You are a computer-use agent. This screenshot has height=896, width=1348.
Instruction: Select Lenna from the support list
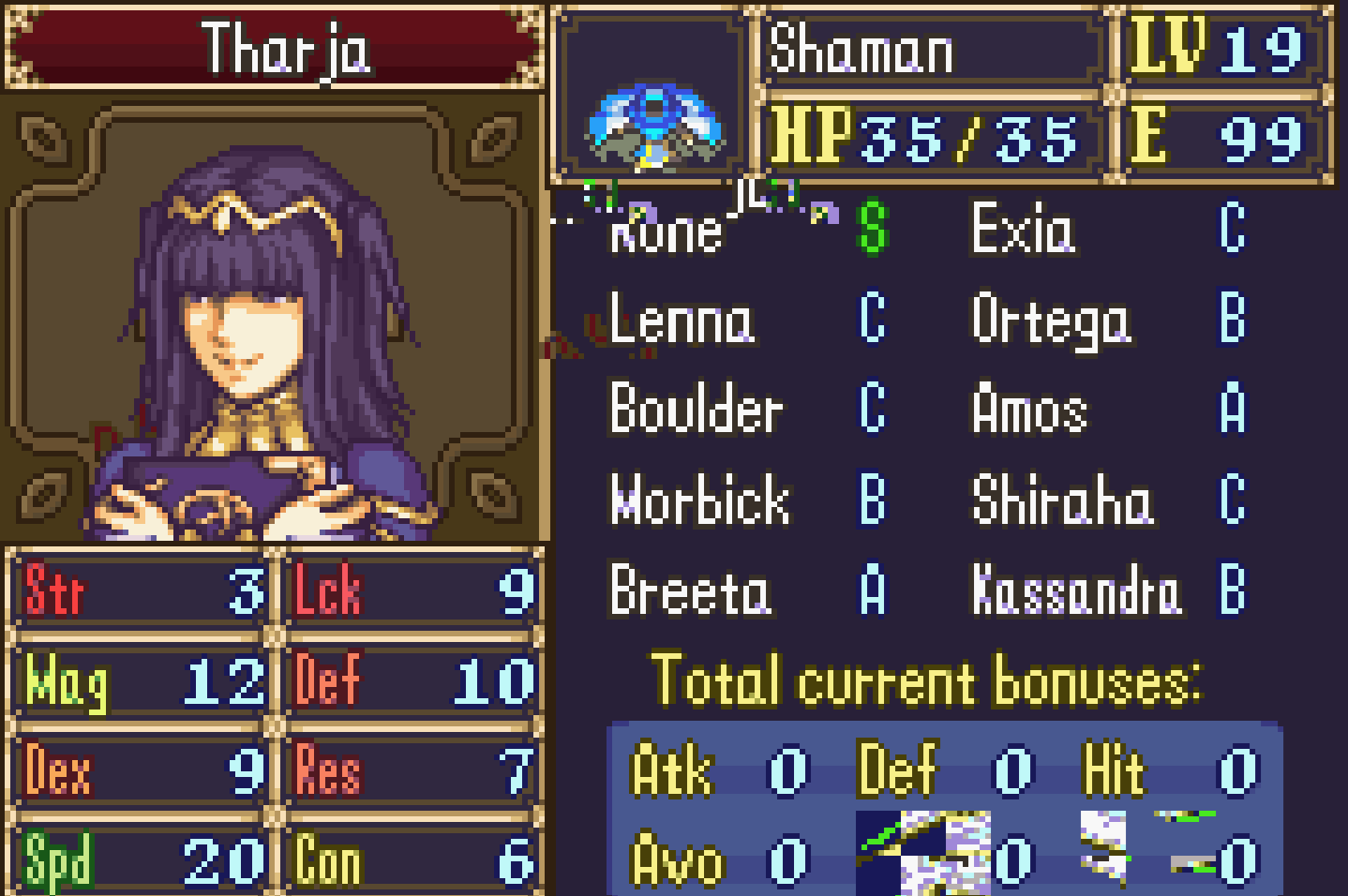point(681,320)
